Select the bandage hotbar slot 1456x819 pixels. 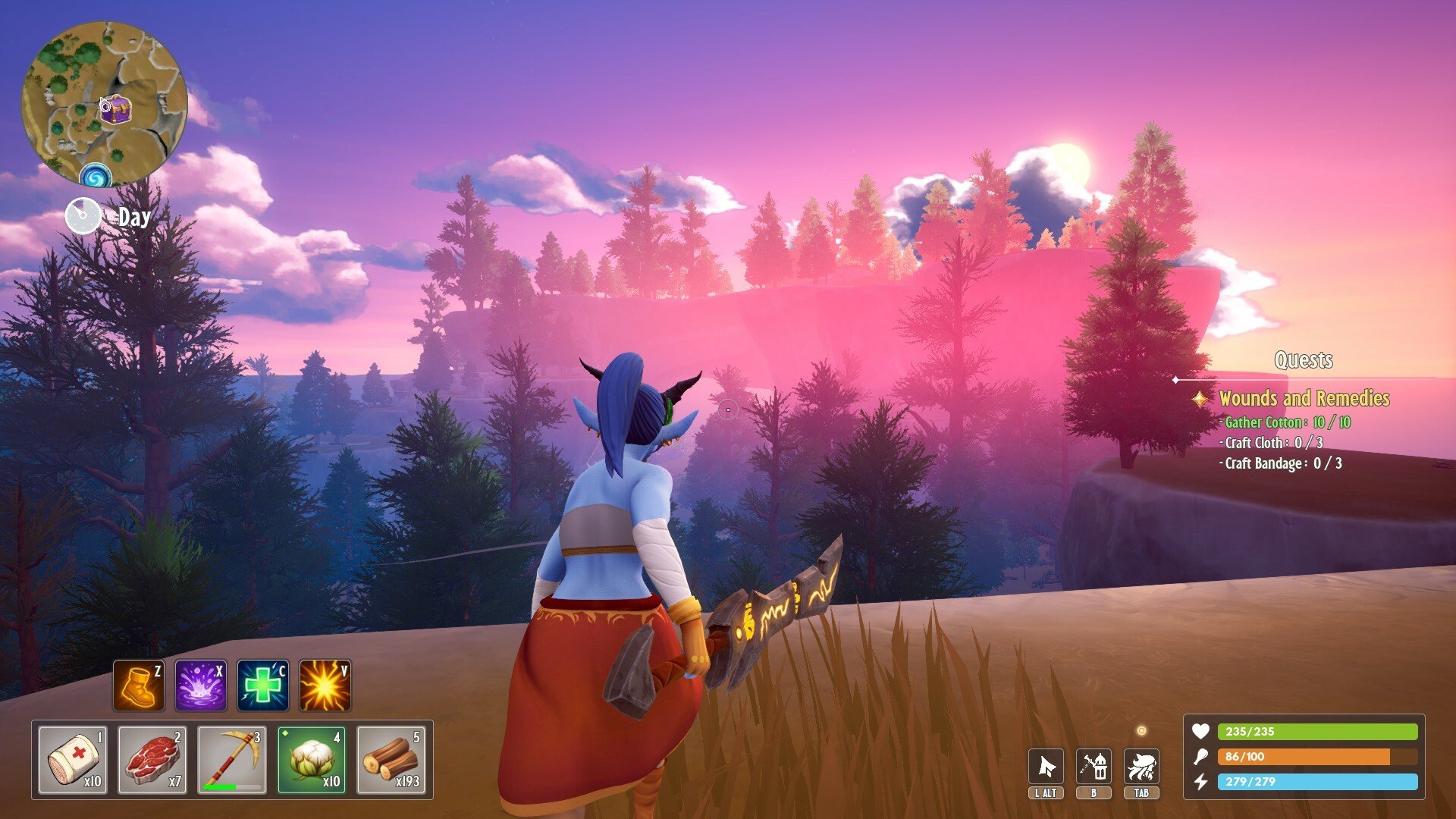tap(73, 760)
